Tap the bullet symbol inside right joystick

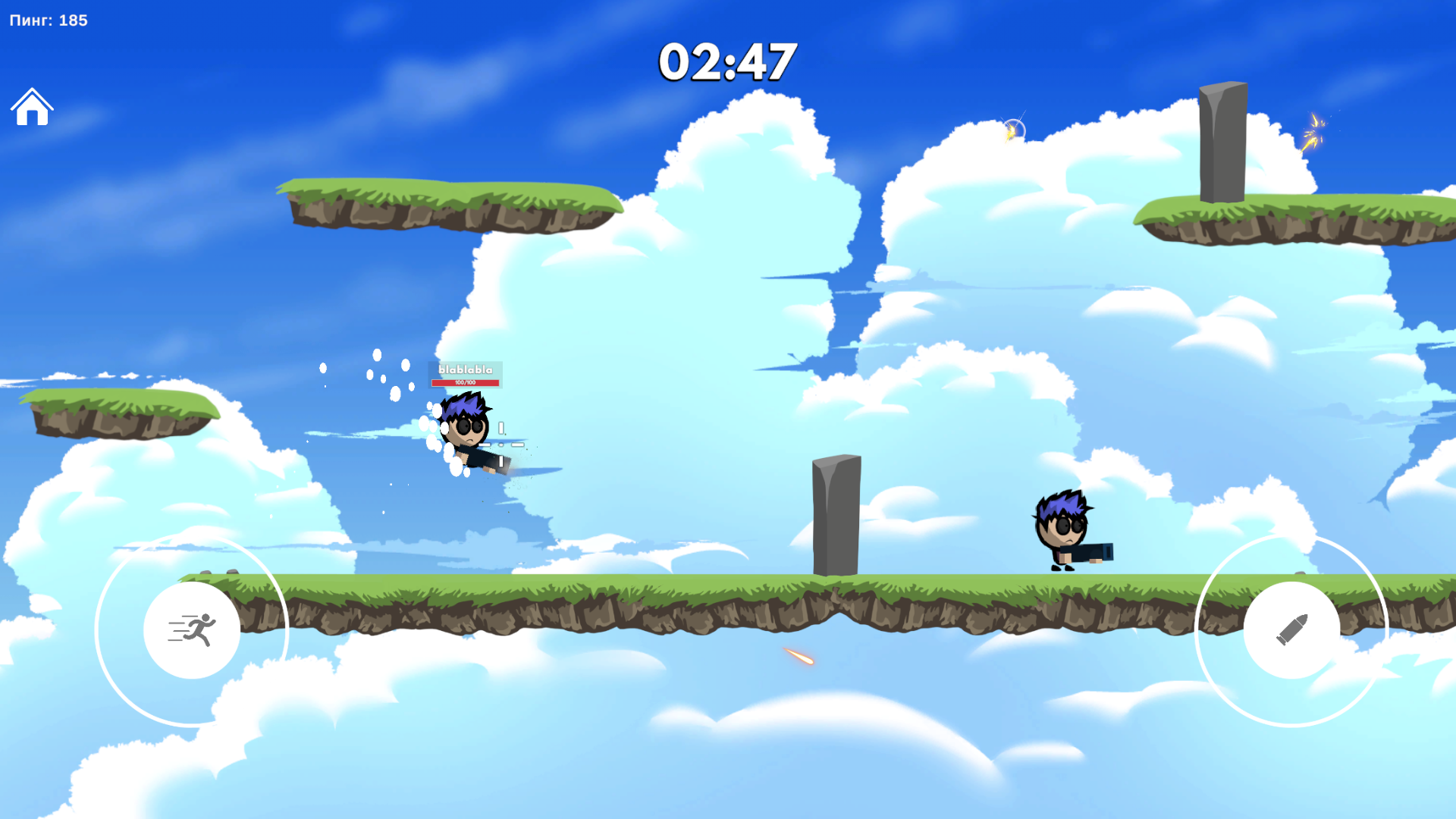click(x=1291, y=628)
